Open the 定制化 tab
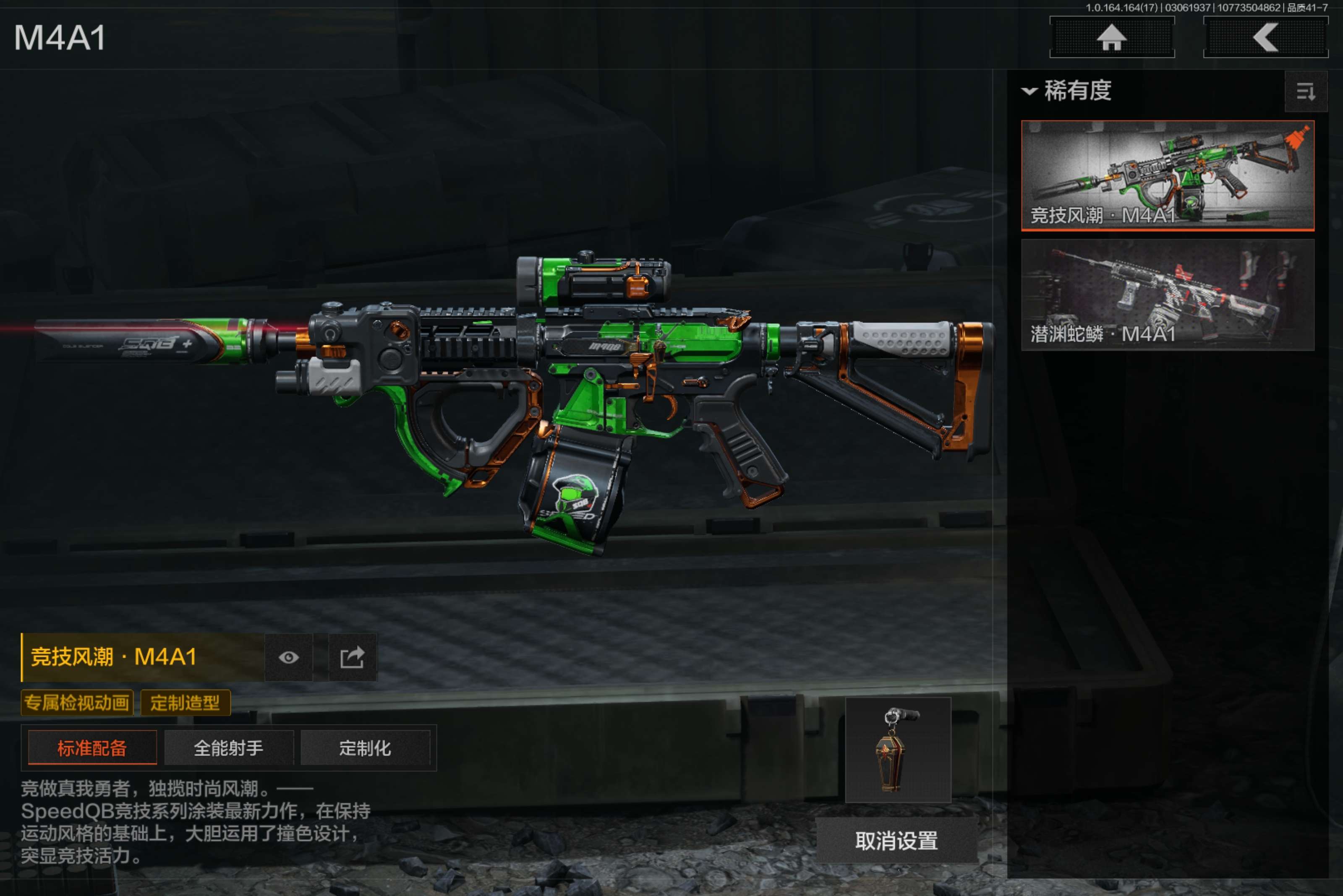Image resolution: width=1343 pixels, height=896 pixels. 365,748
